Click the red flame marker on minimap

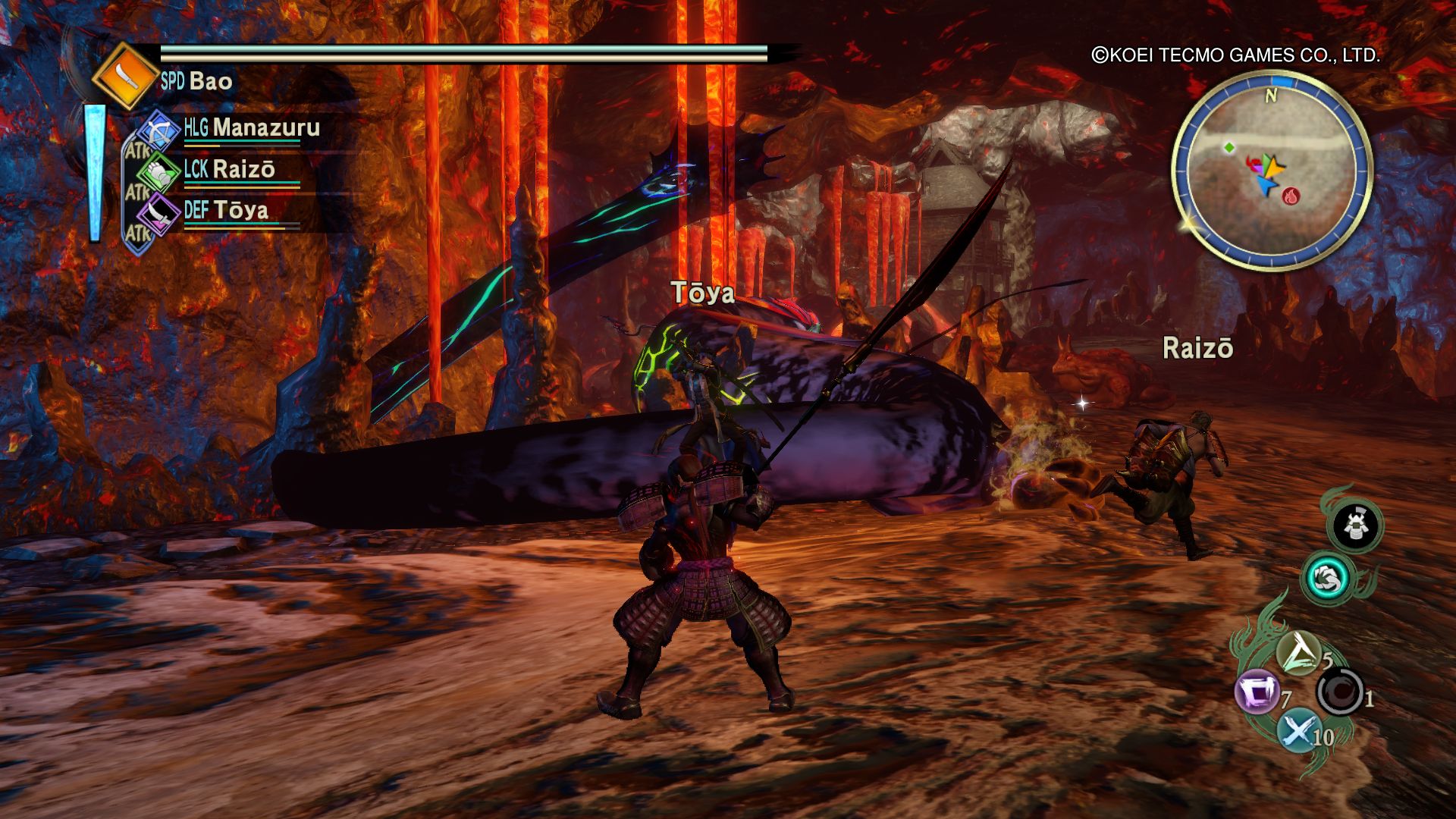1290,196
